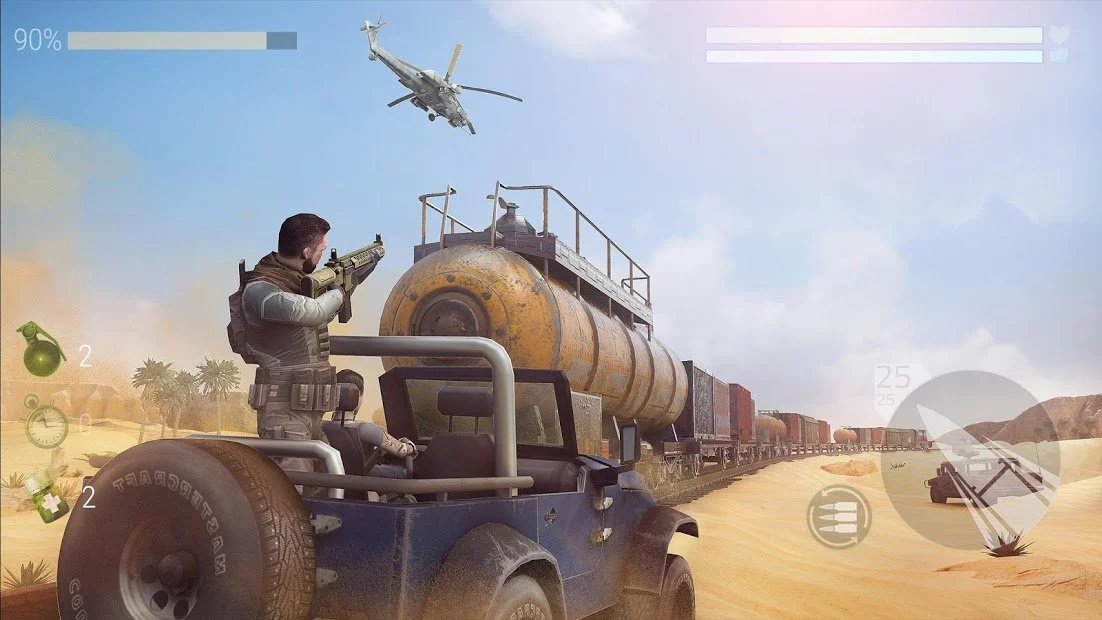Throw a grenade using the grenade icon
Screen dimensions: 1102x620
42,350
